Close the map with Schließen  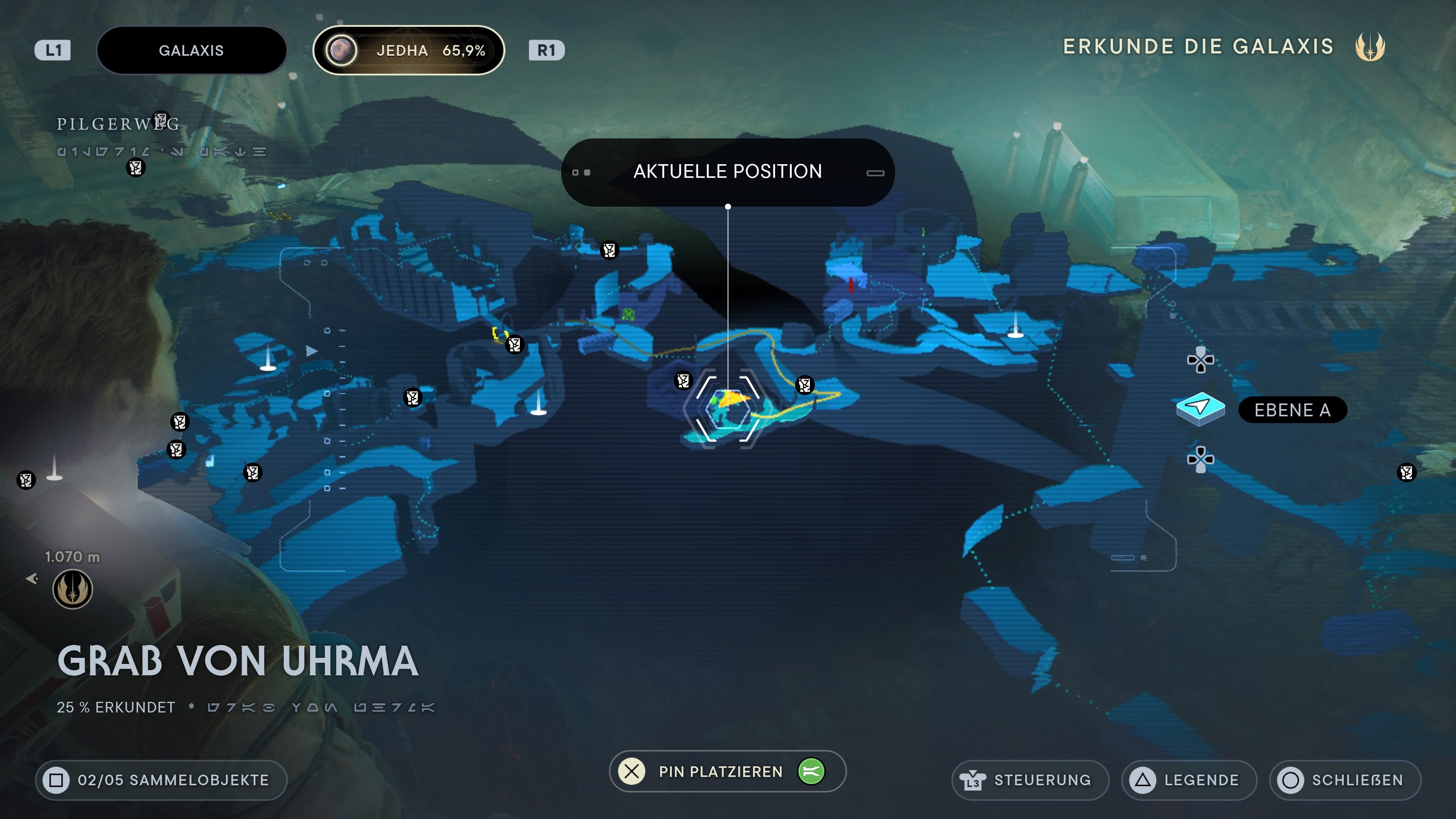coord(1345,780)
